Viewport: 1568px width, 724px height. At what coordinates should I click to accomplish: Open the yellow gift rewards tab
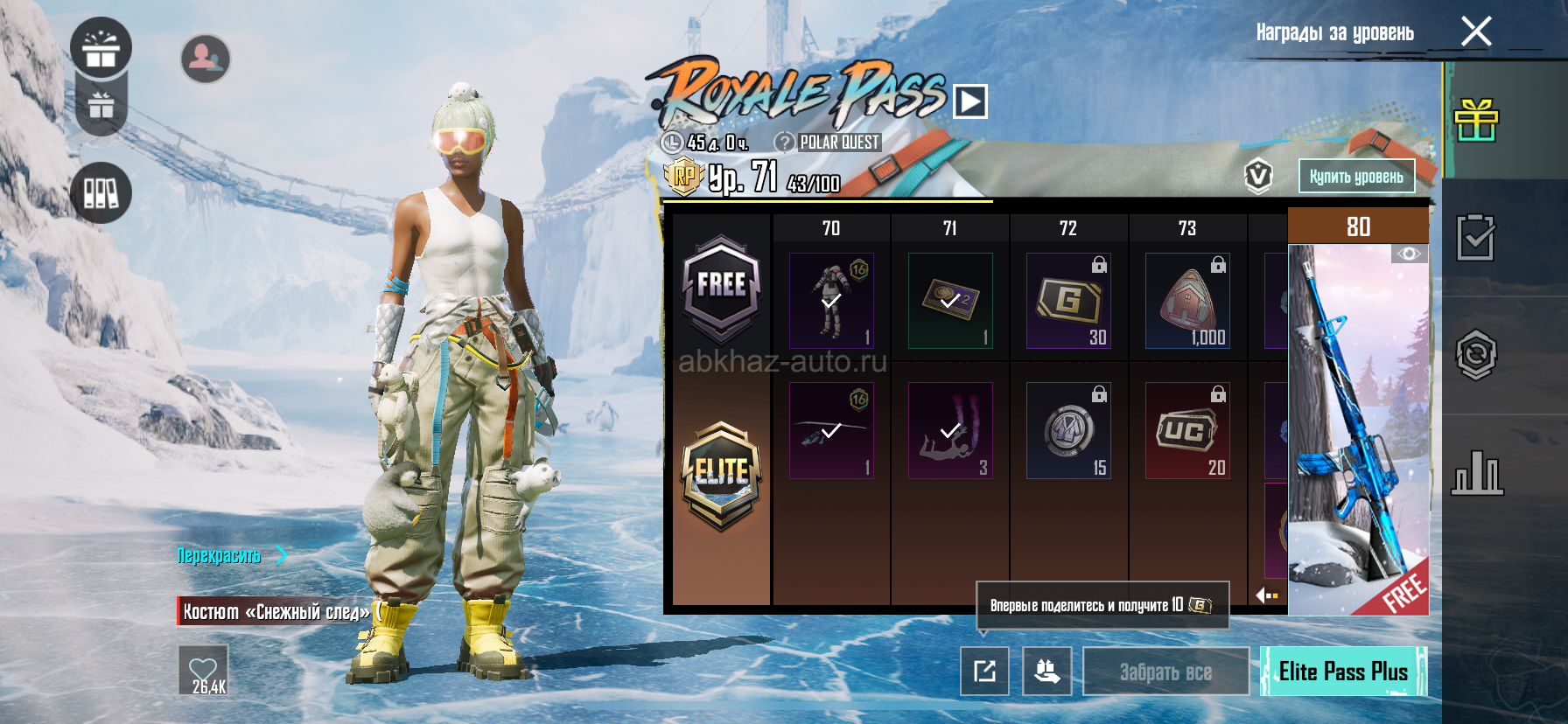pos(1476,121)
